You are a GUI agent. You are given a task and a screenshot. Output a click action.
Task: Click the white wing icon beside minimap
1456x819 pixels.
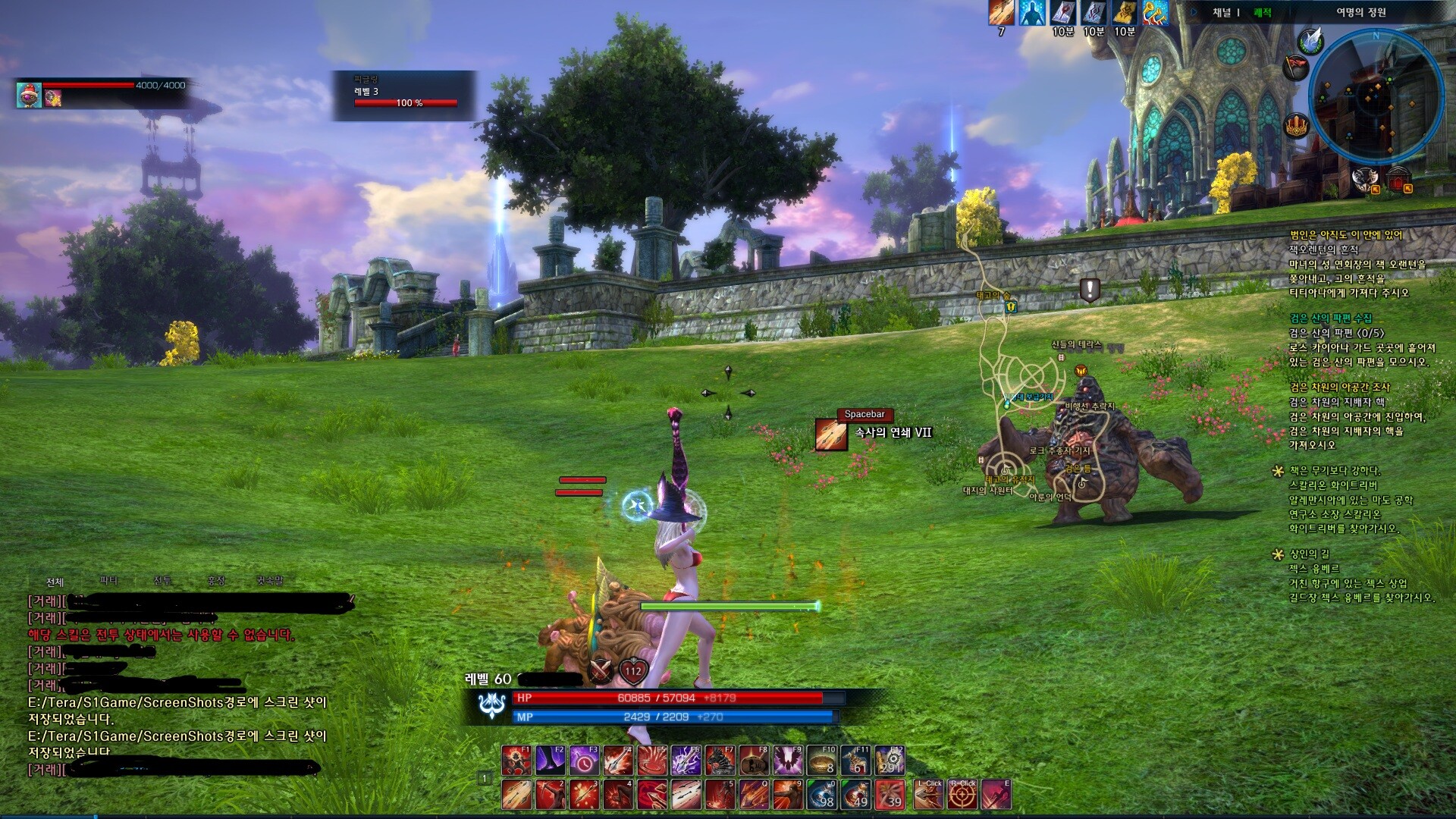(x=1310, y=39)
